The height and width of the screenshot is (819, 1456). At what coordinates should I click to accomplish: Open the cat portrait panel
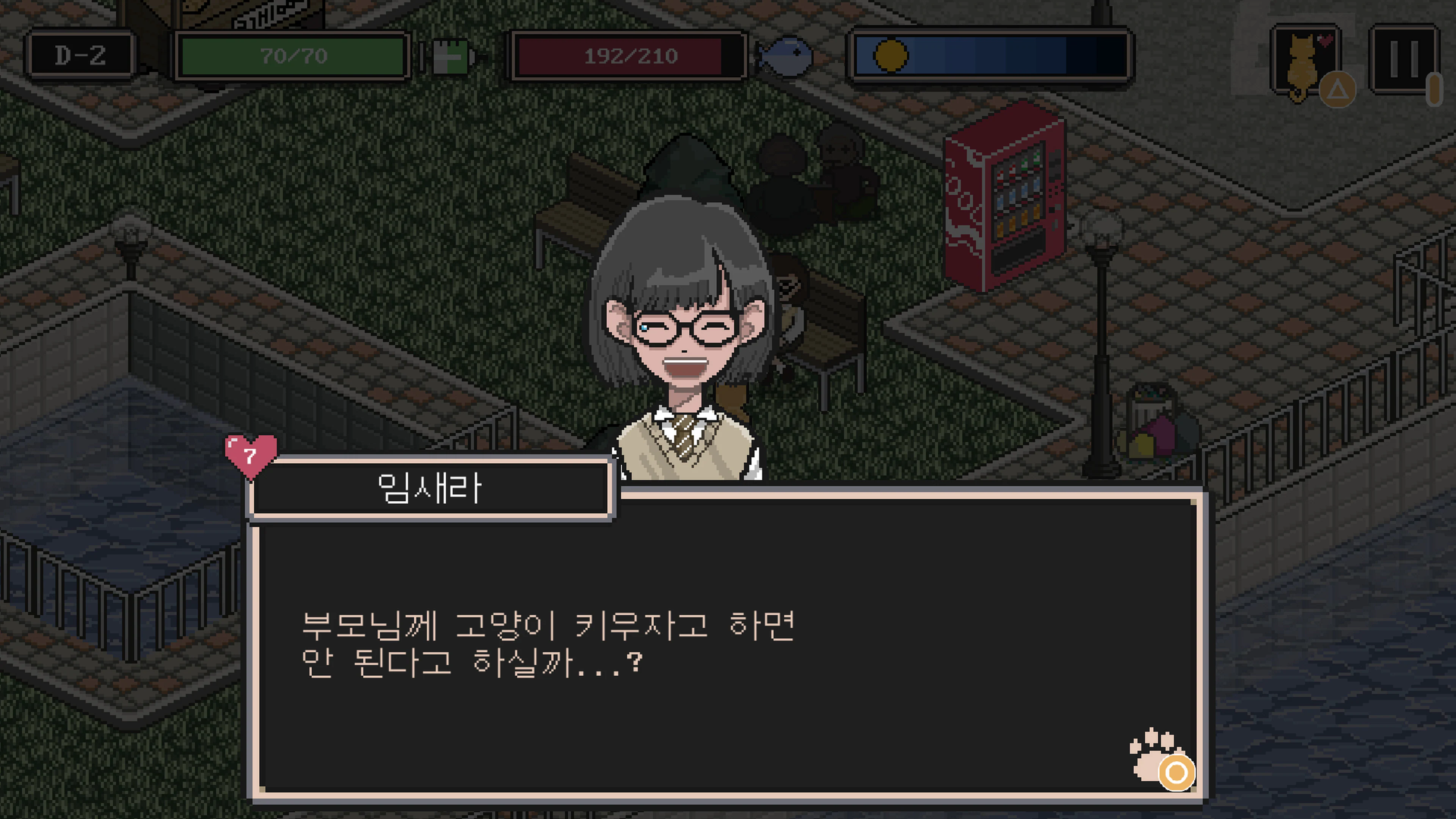tap(1303, 62)
